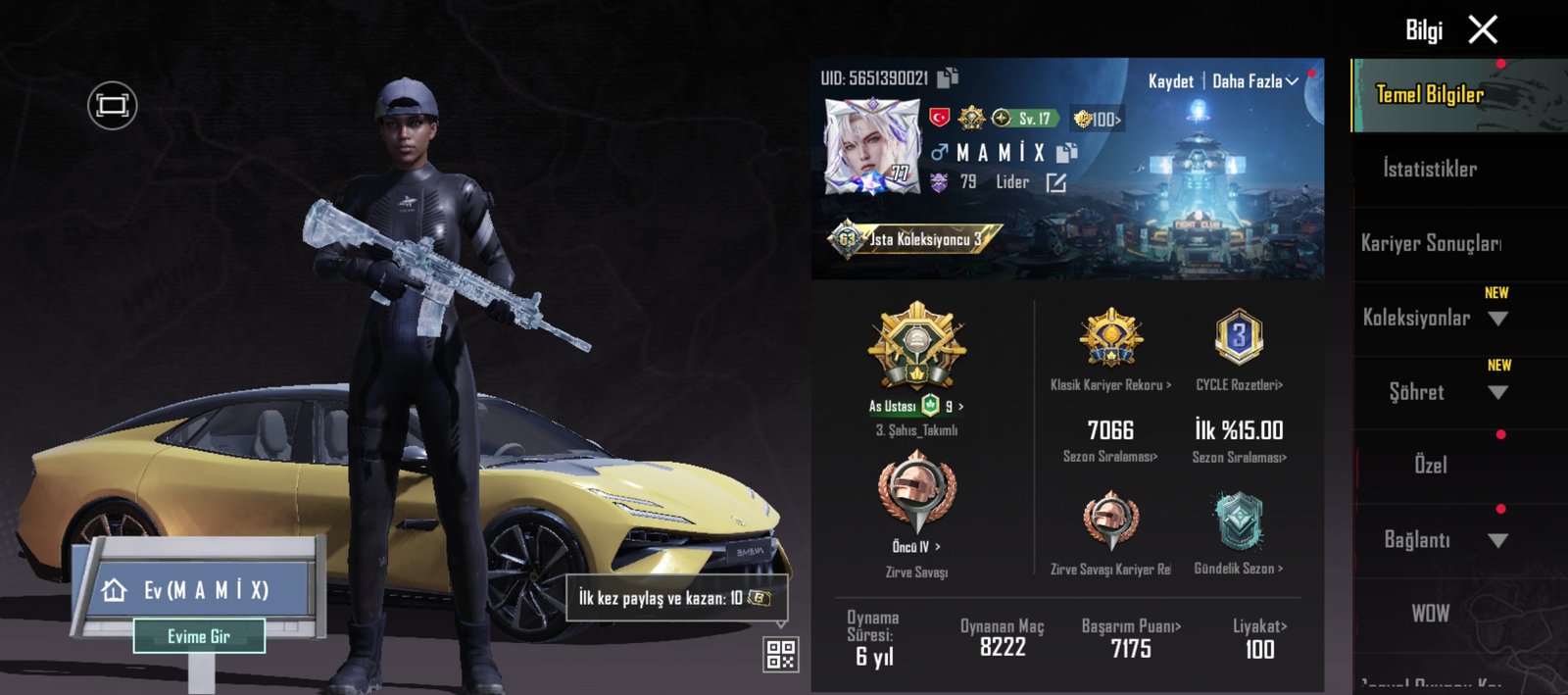The image size is (1568, 695).
Task: Close the Bilgi profile screen
Action: click(1483, 30)
